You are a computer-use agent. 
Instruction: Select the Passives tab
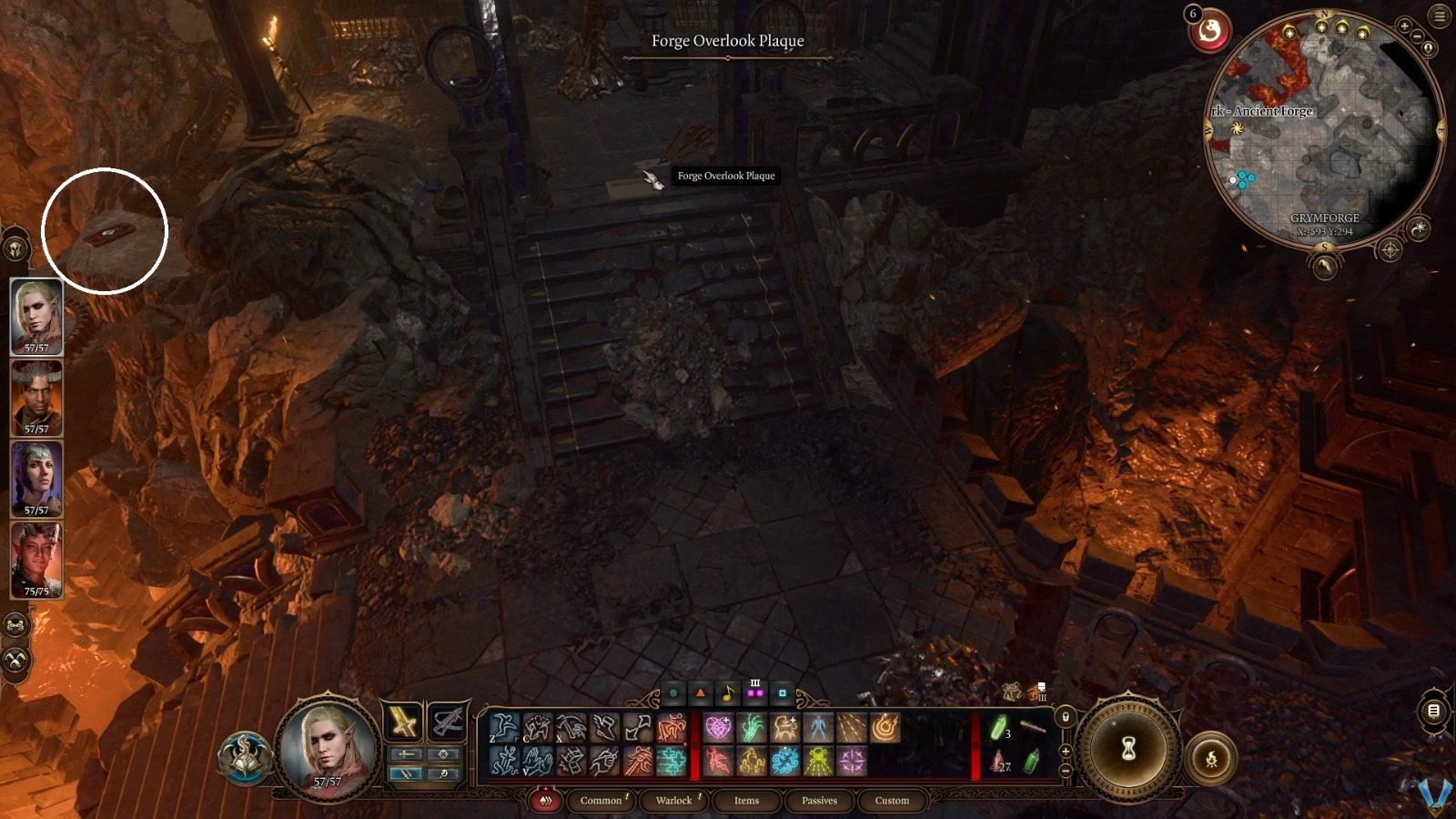(x=818, y=801)
